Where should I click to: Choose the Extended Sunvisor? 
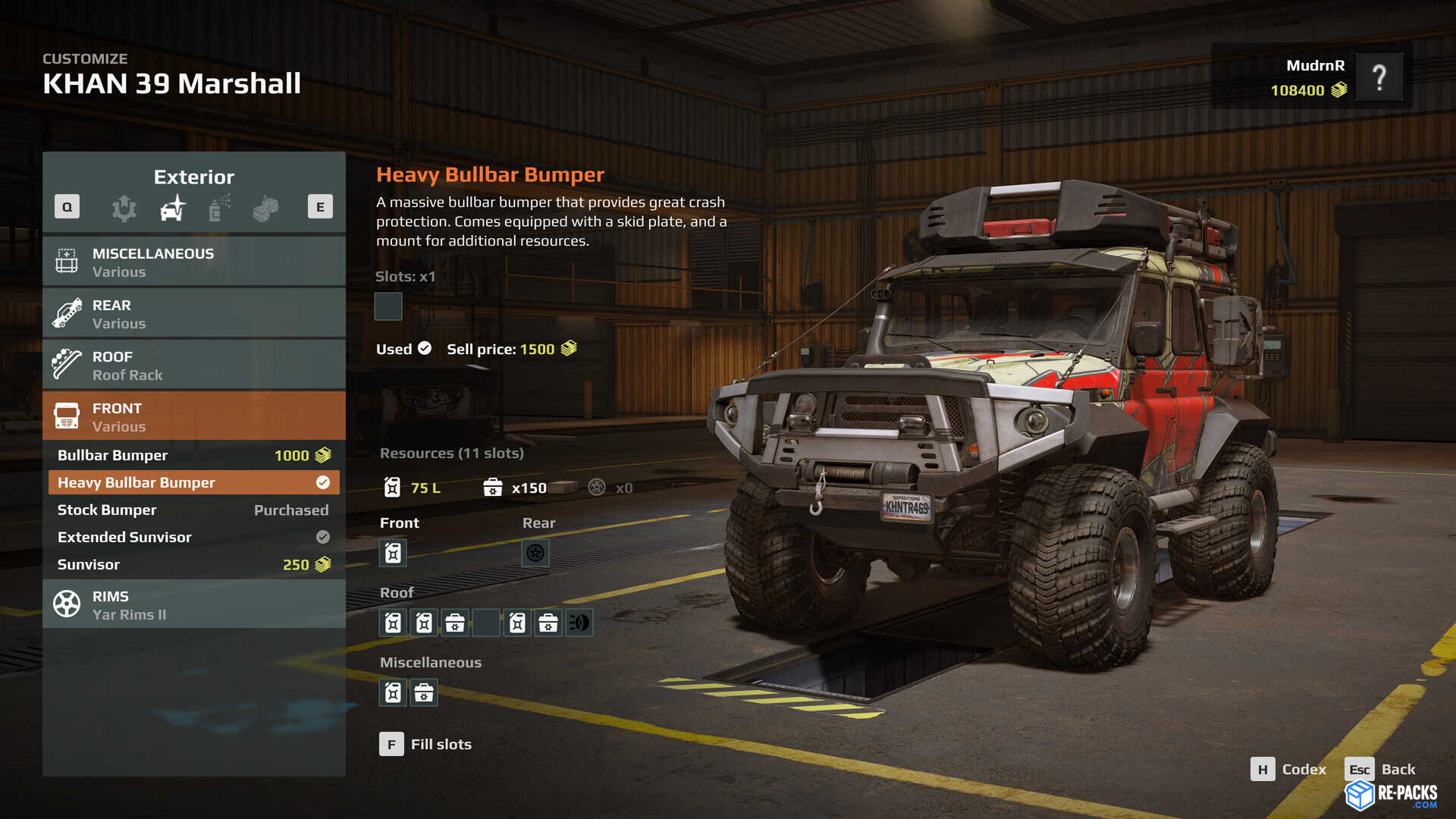193,537
